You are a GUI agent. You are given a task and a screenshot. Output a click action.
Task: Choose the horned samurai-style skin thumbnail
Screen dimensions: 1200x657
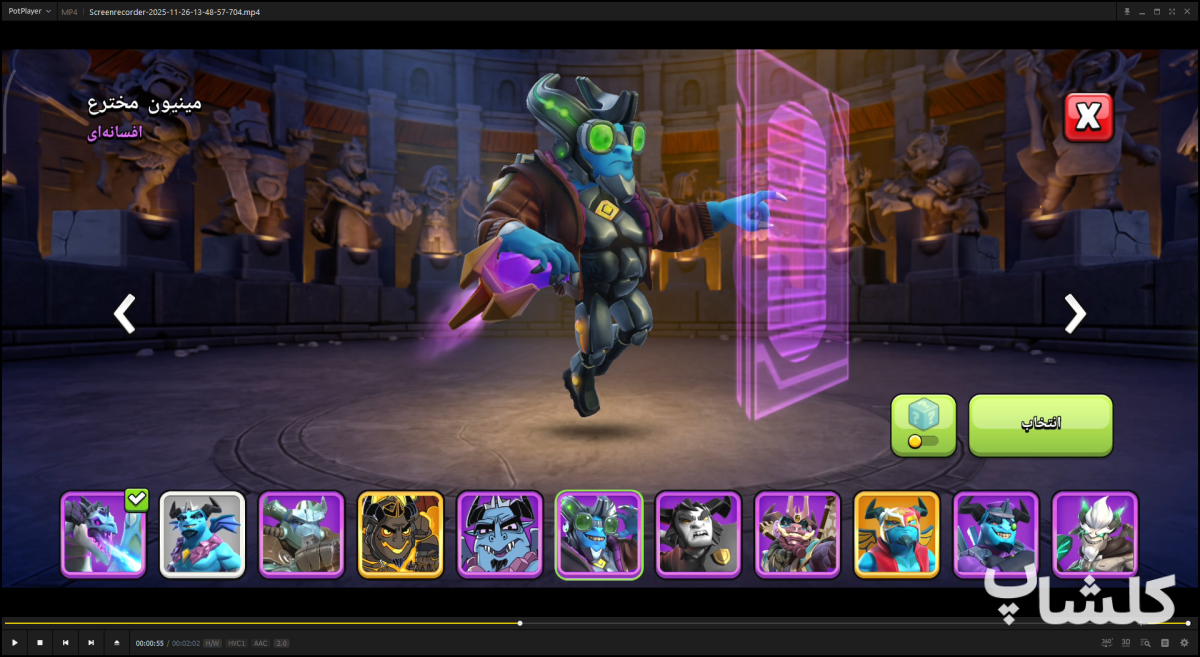[797, 534]
